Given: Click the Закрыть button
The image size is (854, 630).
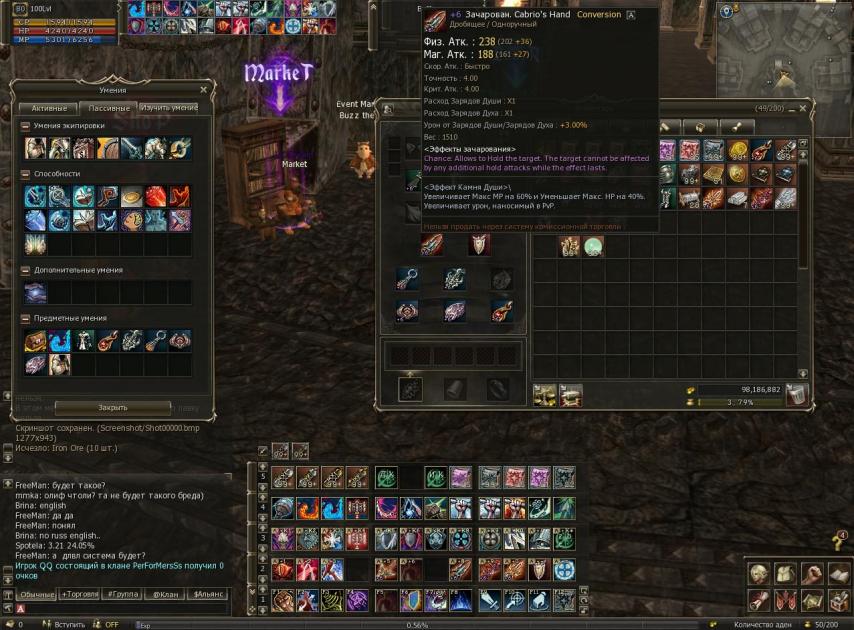Looking at the screenshot, I should tap(112, 408).
